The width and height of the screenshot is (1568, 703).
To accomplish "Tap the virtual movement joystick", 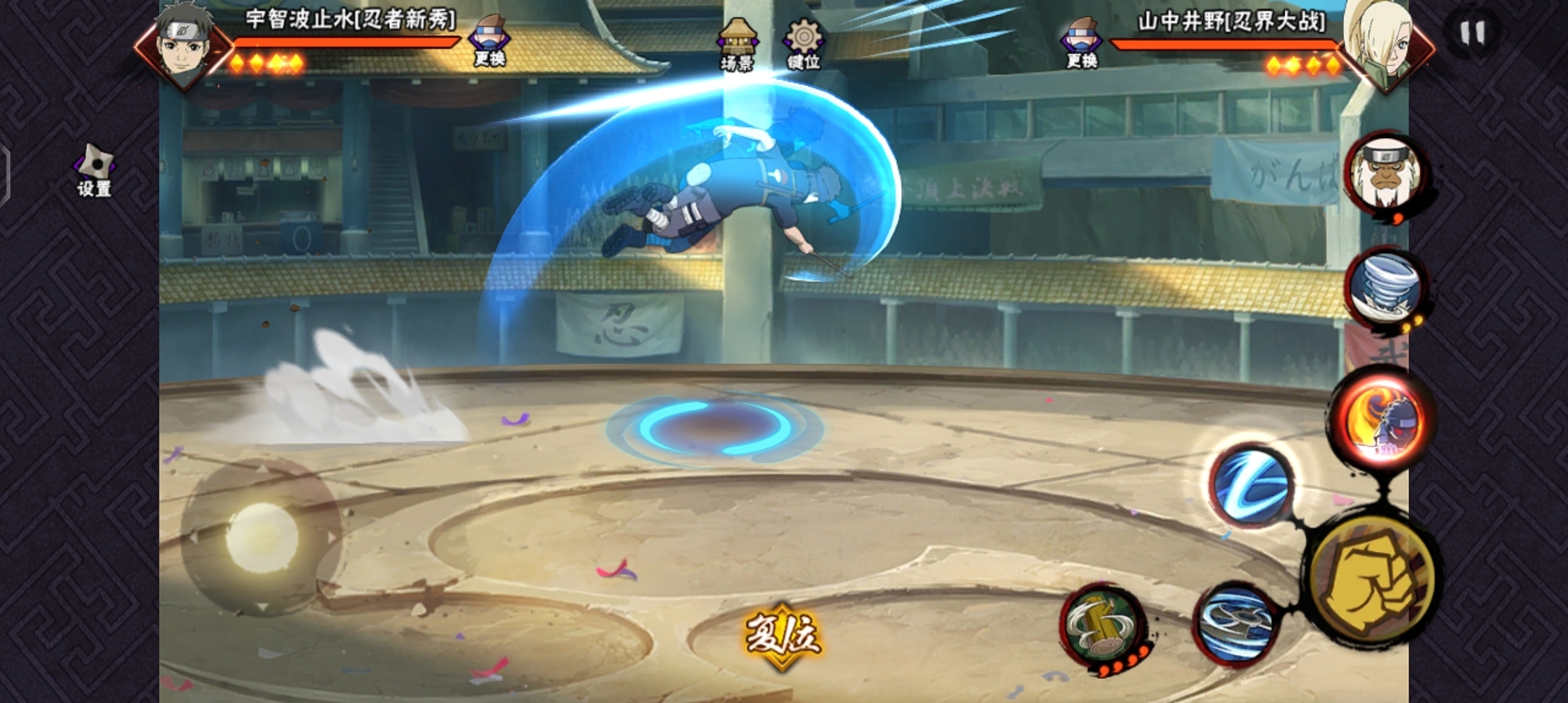I will click(262, 536).
